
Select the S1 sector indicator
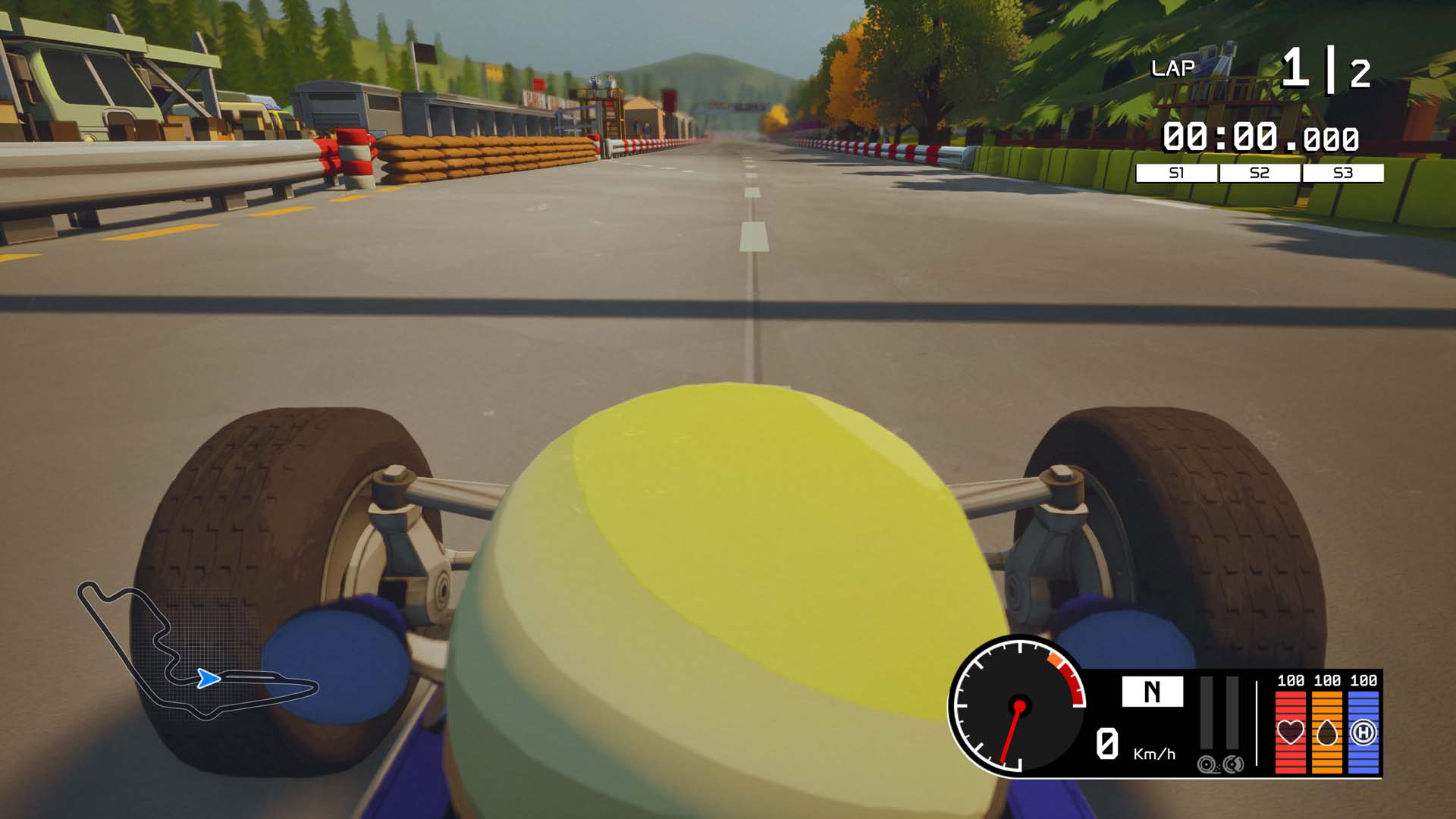pyautogui.click(x=1176, y=173)
